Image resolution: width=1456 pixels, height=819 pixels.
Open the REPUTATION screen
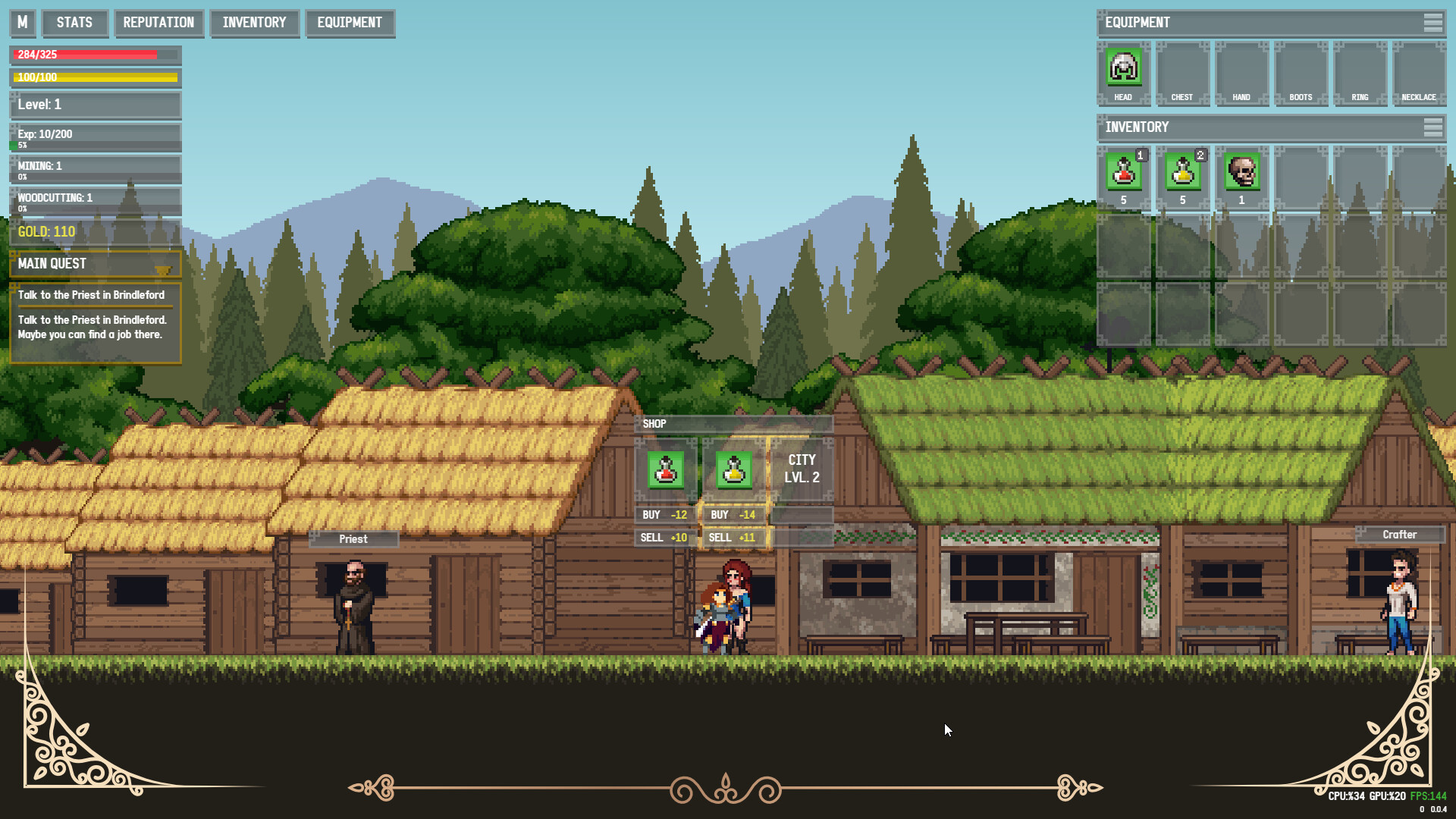click(158, 23)
